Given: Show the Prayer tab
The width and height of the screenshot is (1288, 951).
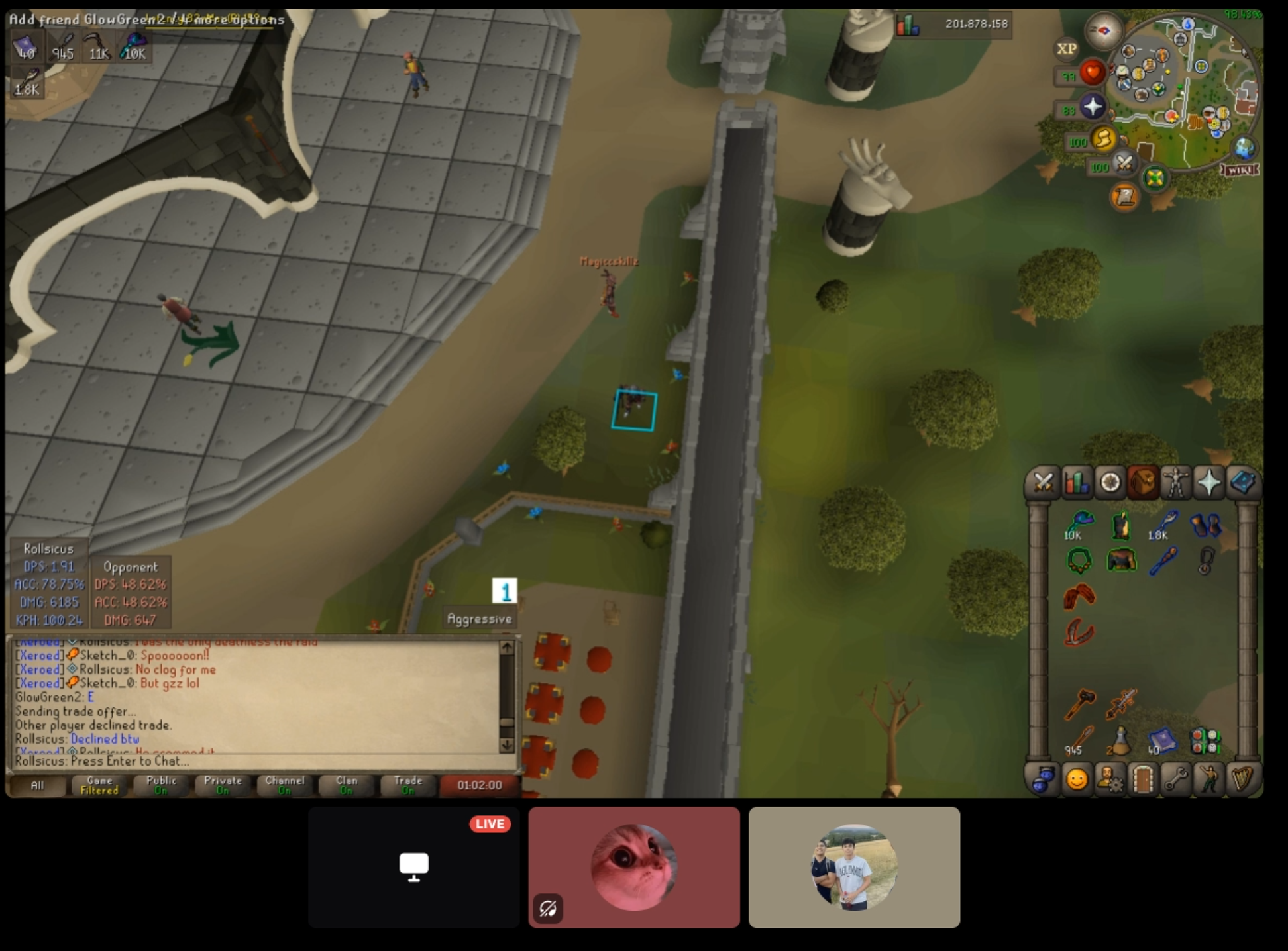Looking at the screenshot, I should pos(1209,483).
